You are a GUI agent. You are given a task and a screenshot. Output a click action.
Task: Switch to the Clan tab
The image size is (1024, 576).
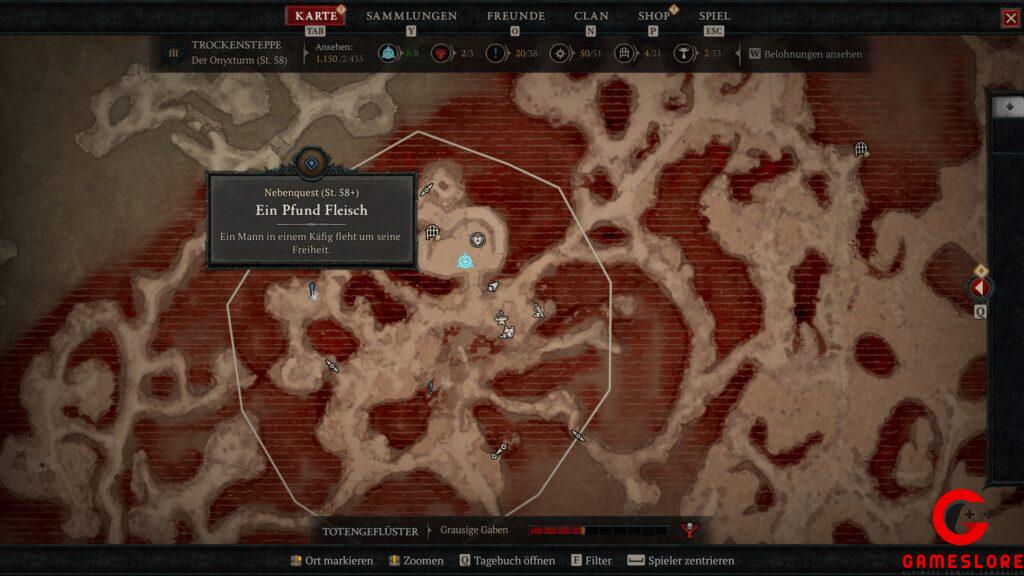coord(591,16)
